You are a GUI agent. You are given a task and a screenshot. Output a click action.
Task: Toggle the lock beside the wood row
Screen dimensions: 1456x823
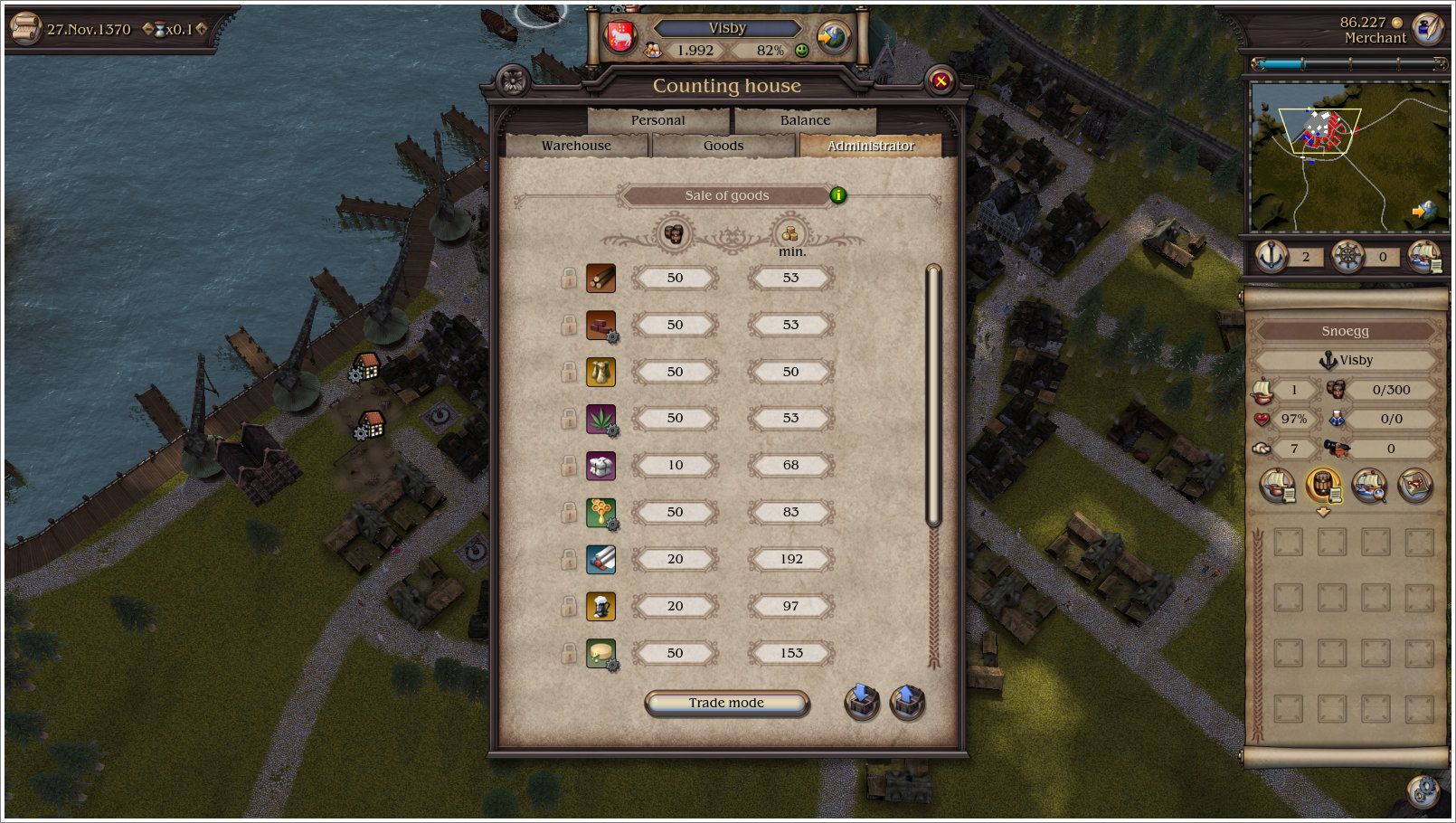click(569, 278)
